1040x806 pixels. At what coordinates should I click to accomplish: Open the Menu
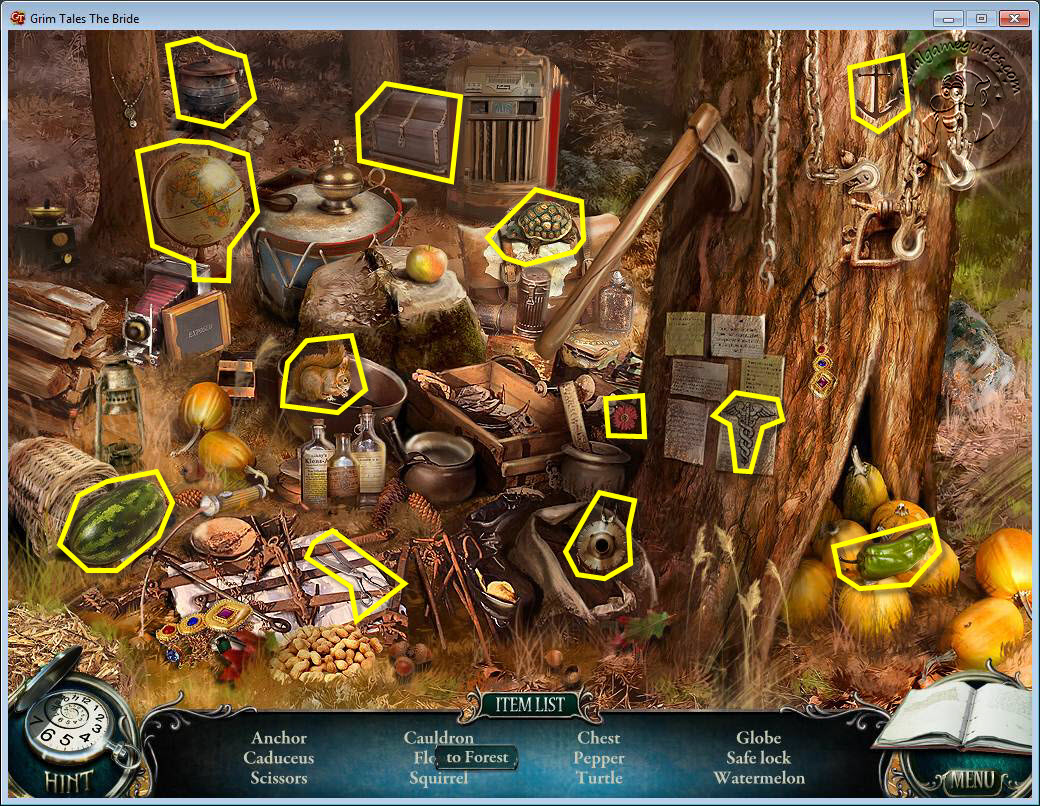click(966, 779)
